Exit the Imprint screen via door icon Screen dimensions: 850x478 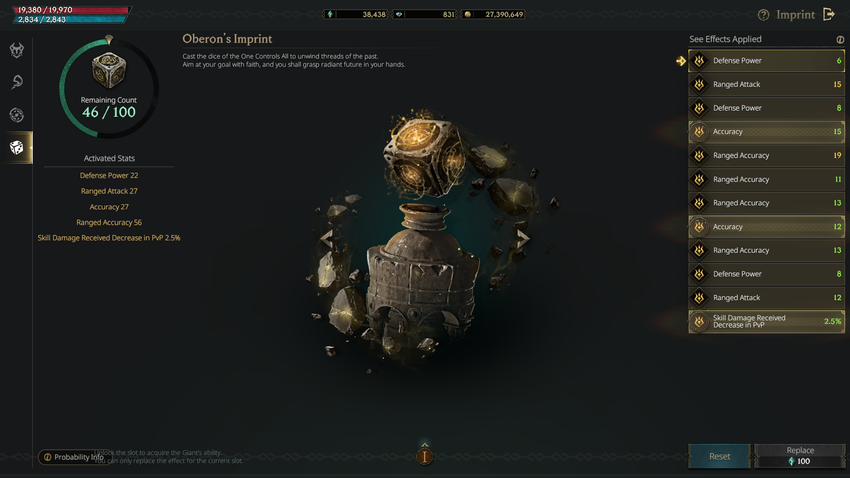coord(829,15)
